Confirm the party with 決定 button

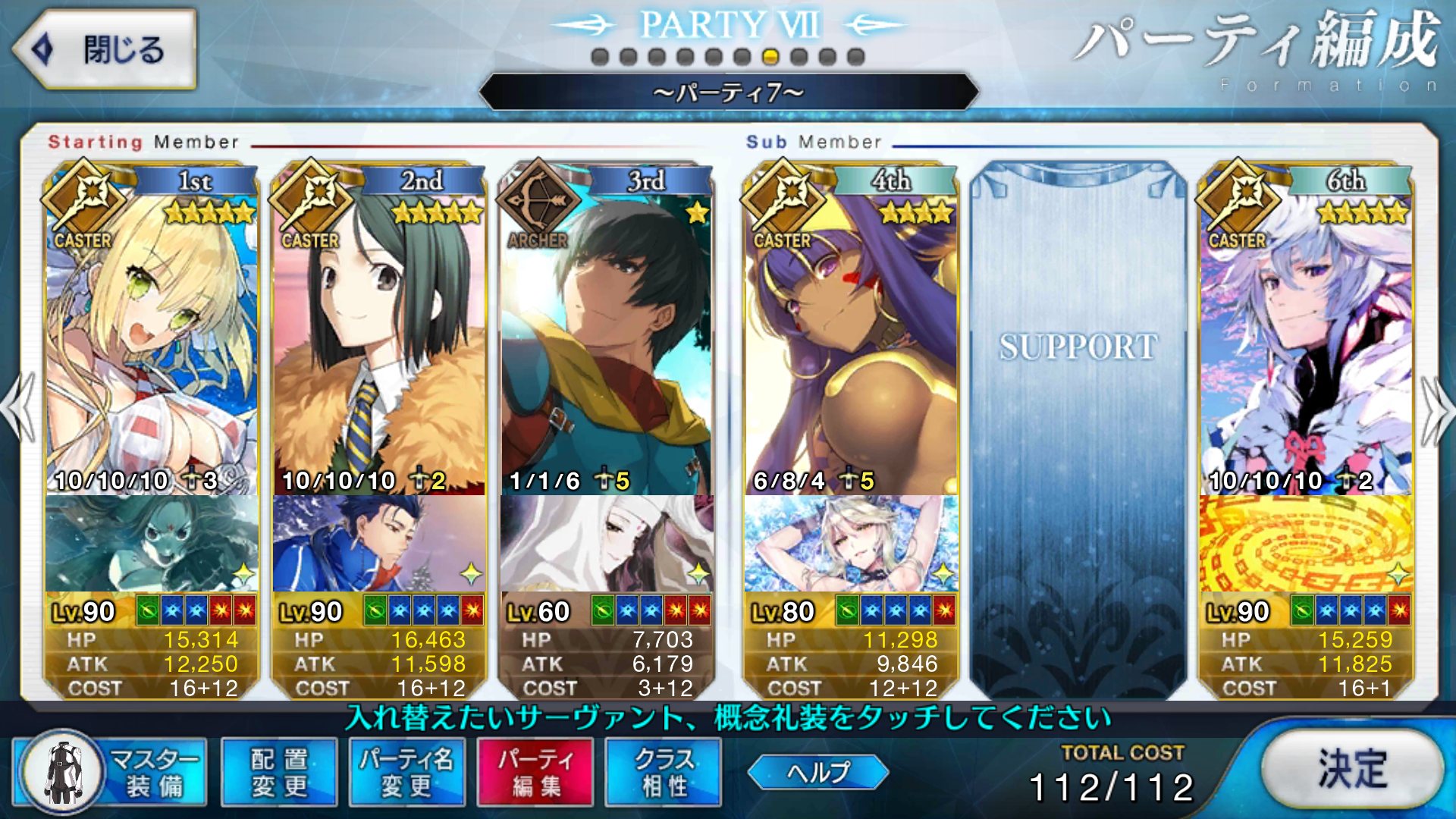tap(1352, 770)
